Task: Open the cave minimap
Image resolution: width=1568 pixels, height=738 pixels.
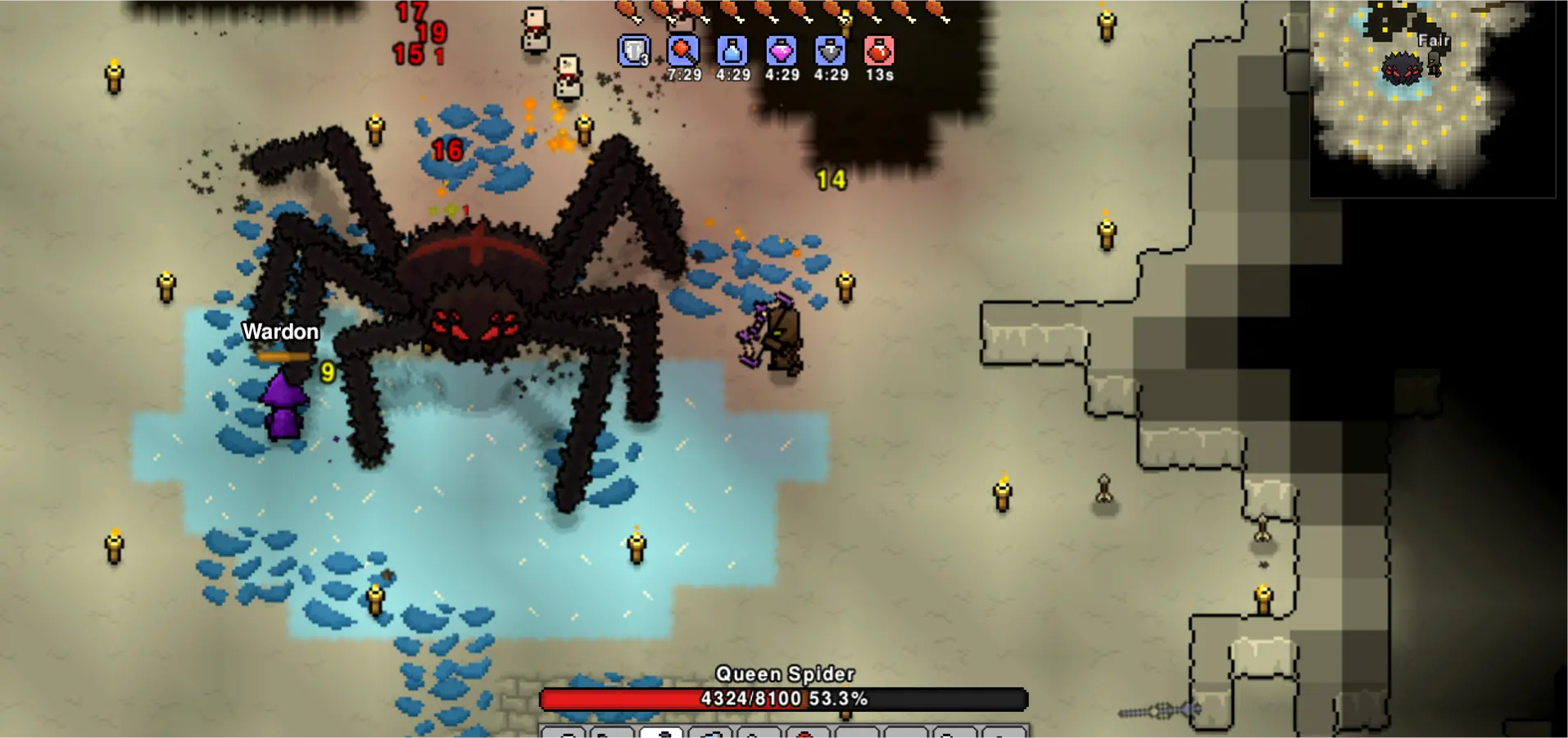Action: 1432,98
